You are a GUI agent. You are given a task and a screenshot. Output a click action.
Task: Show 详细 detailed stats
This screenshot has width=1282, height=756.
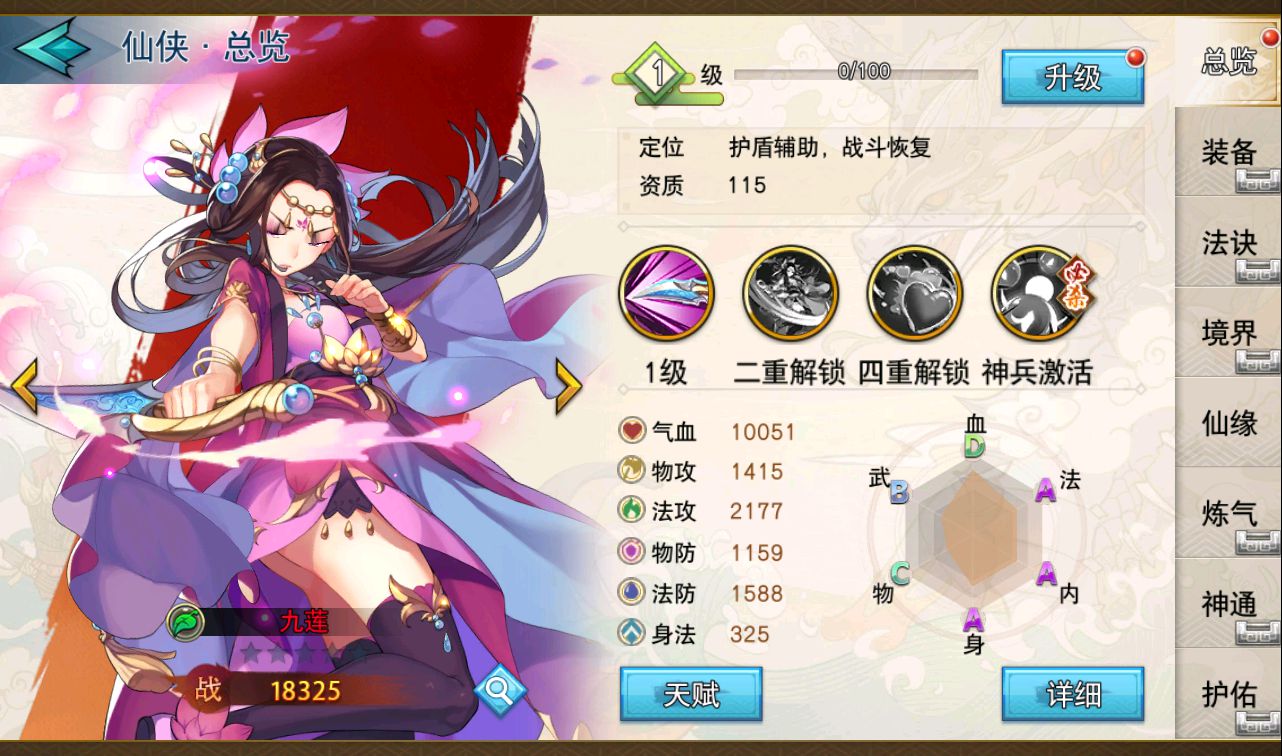coord(1072,694)
